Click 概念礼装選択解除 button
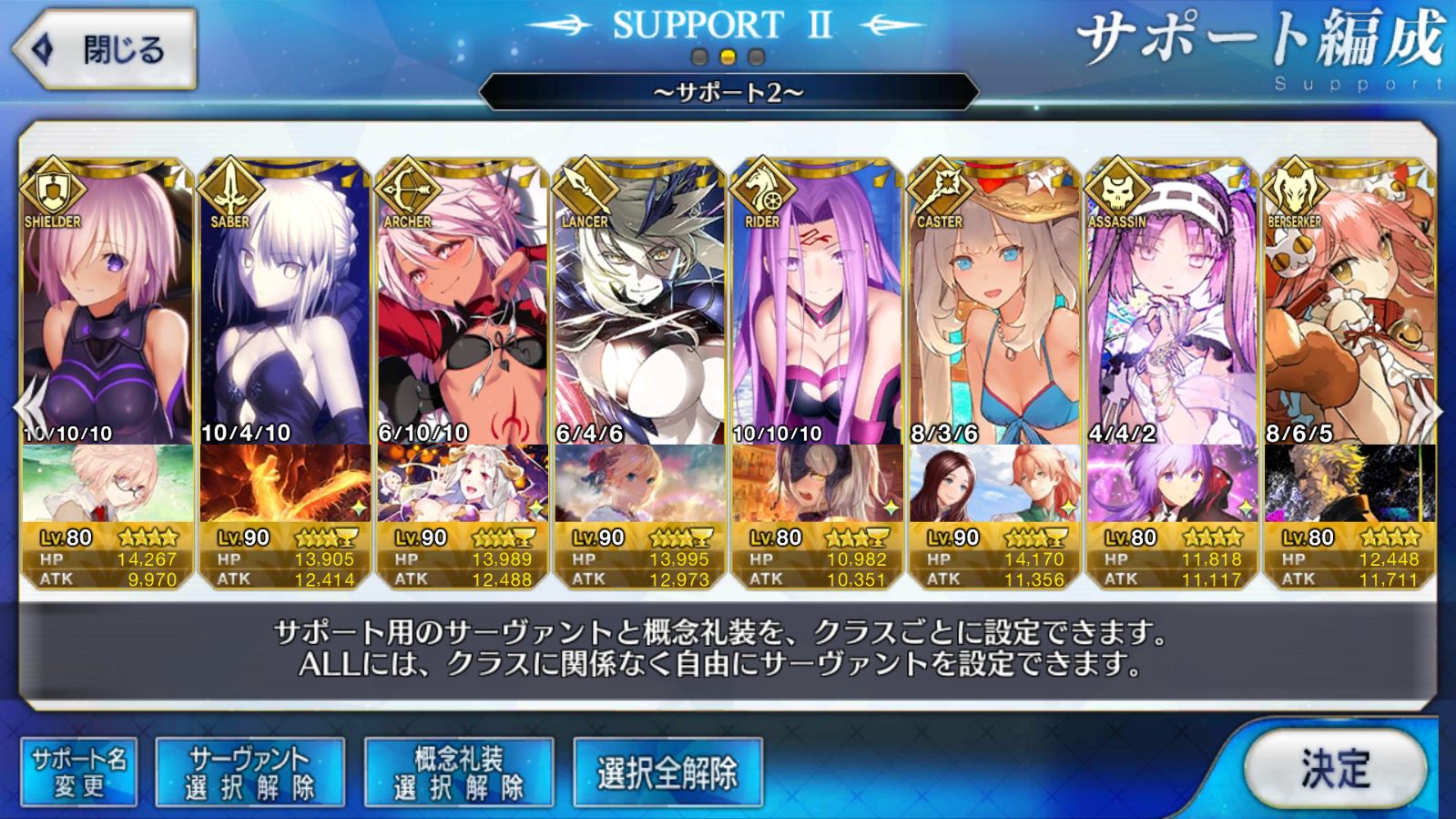This screenshot has width=1456, height=819. click(x=458, y=772)
